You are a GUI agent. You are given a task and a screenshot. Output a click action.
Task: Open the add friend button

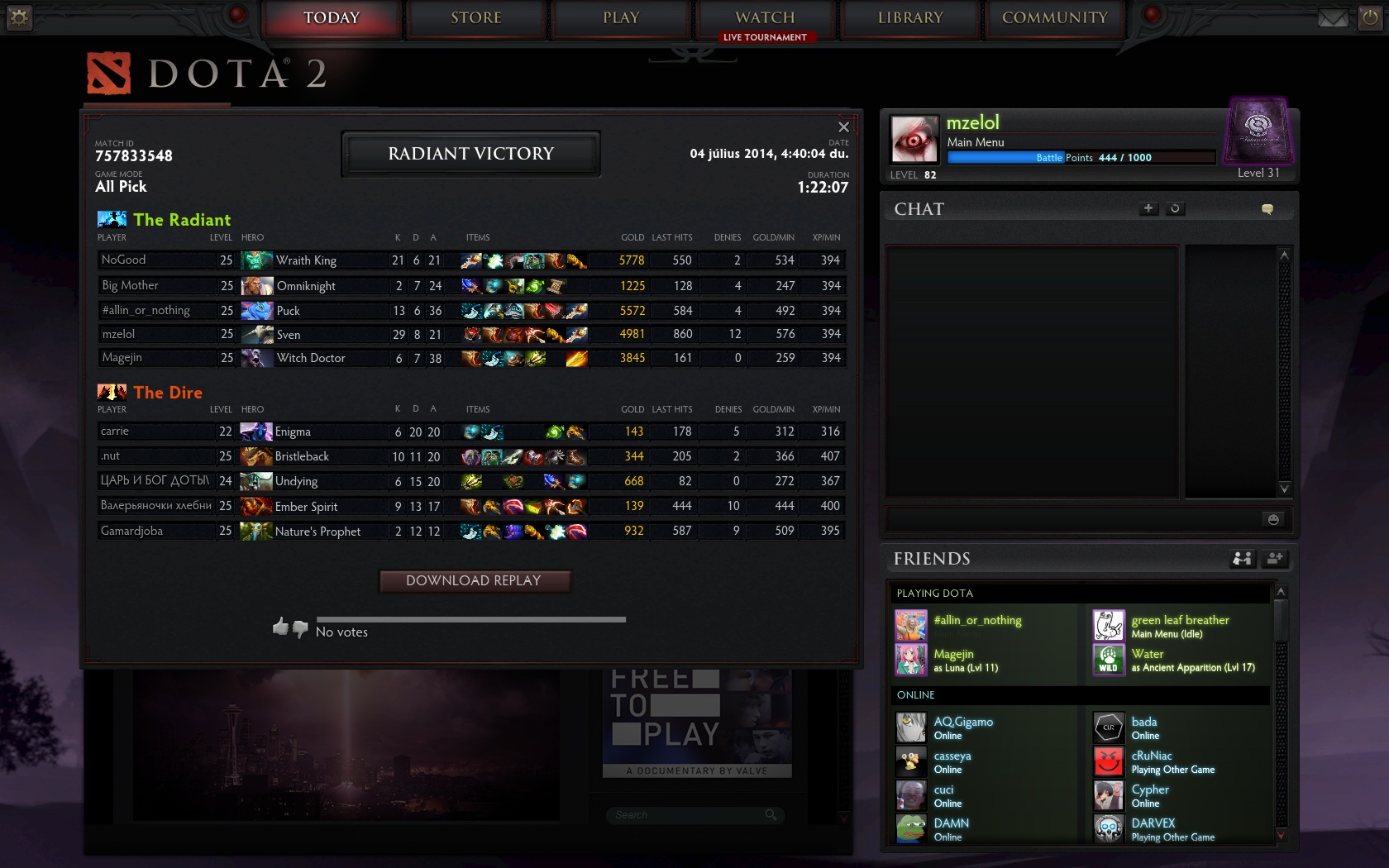coord(1275,559)
